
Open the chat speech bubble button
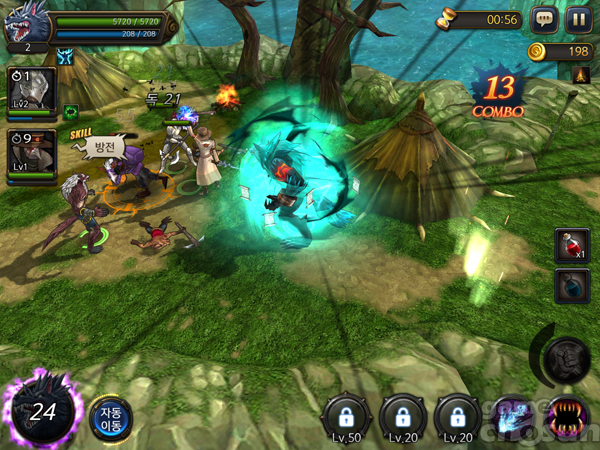click(x=544, y=19)
